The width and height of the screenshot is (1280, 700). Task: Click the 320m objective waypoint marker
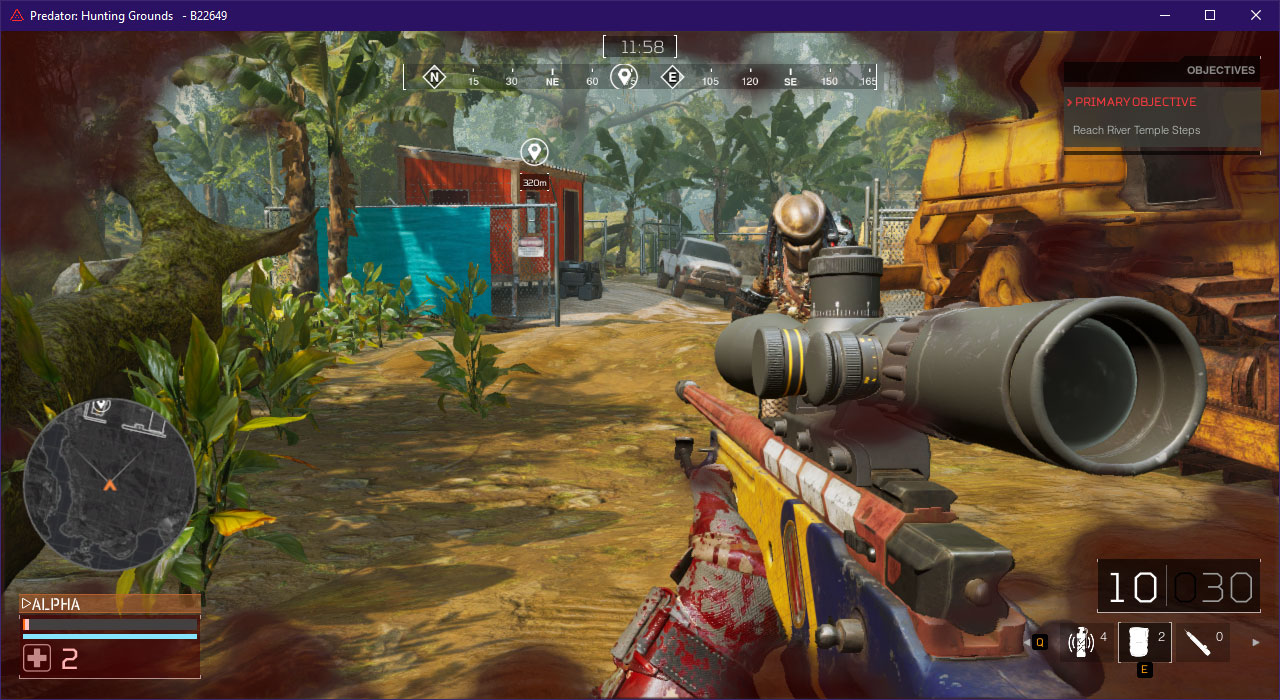(535, 152)
